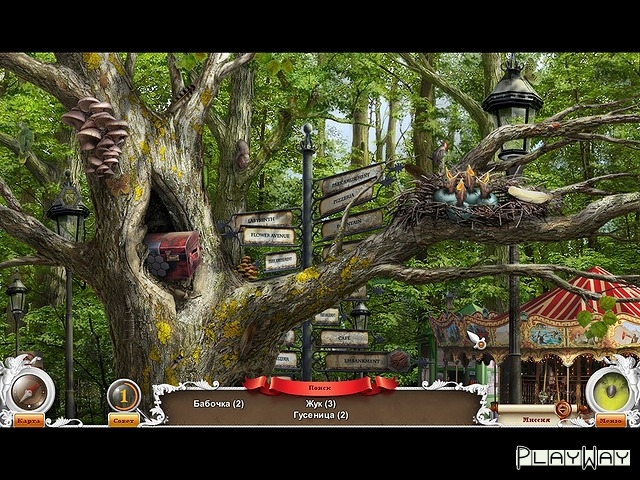Image resolution: width=640 pixels, height=480 pixels.
Task: Open the Миссия scroll
Action: [x=536, y=419]
